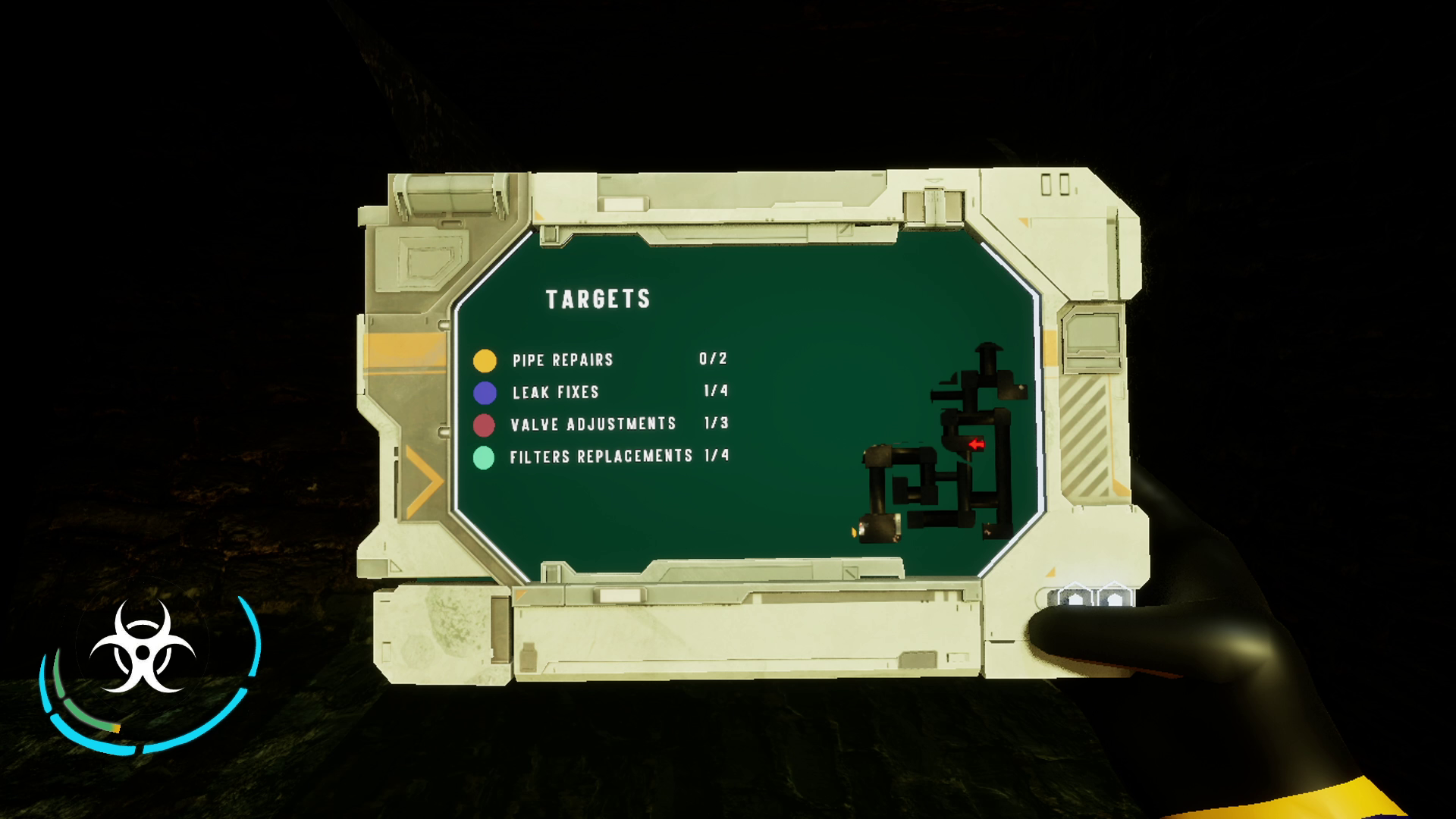This screenshot has height=819, width=1456.
Task: Click the small orange triangle above the home buttons
Action: coord(1050,572)
